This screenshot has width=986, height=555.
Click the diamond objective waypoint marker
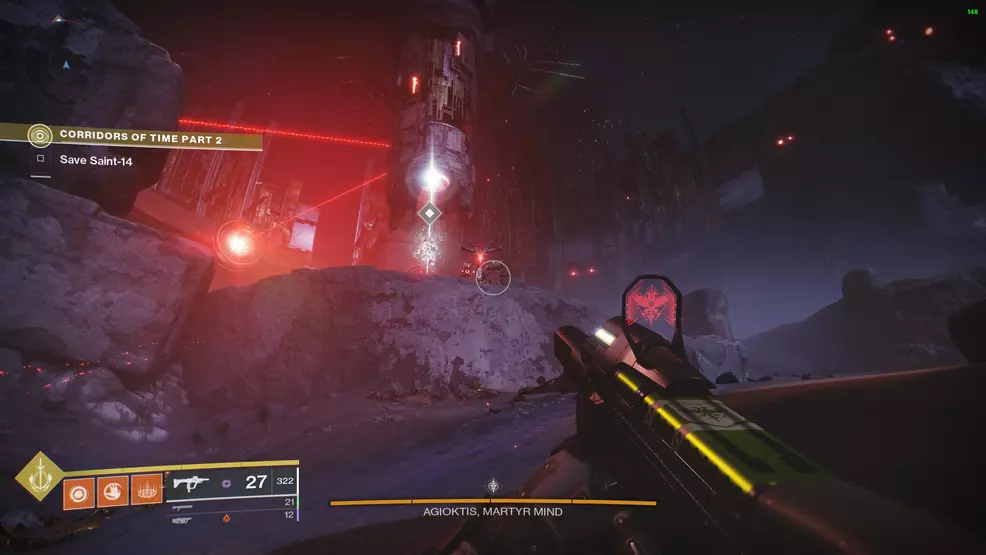(x=429, y=214)
